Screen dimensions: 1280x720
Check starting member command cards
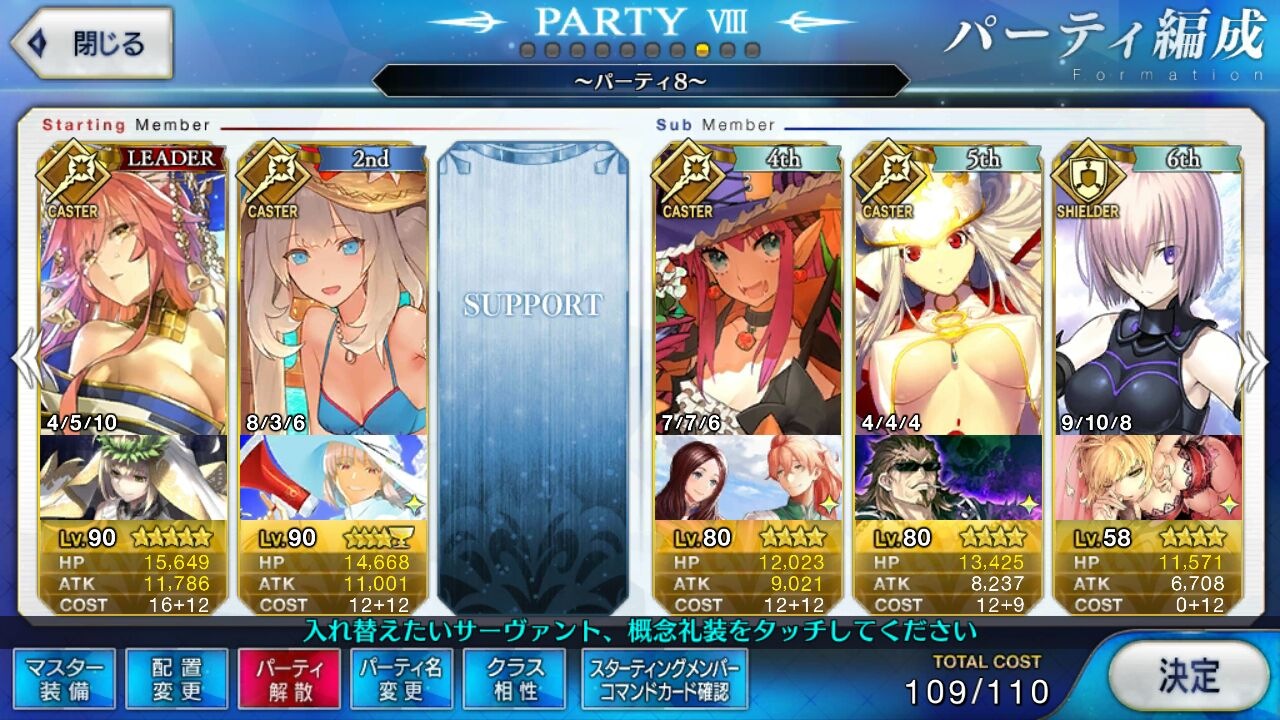click(x=664, y=679)
